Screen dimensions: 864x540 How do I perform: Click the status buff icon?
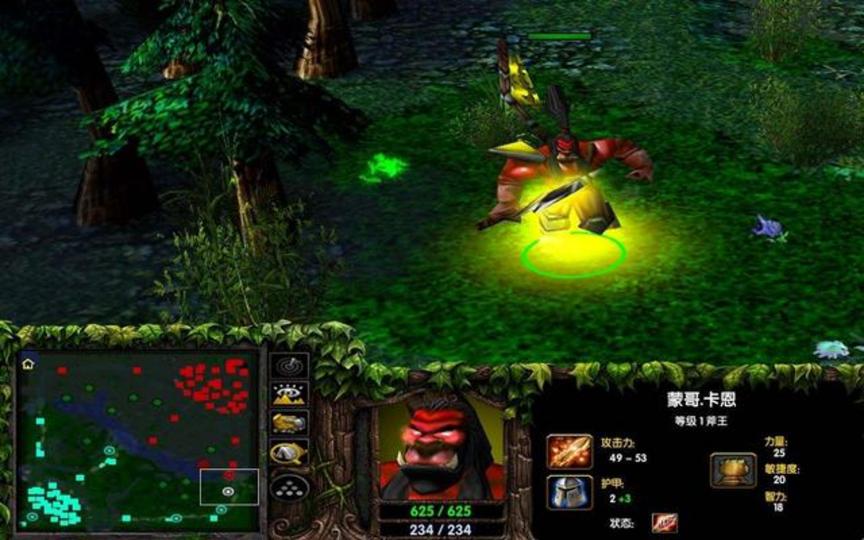665,523
